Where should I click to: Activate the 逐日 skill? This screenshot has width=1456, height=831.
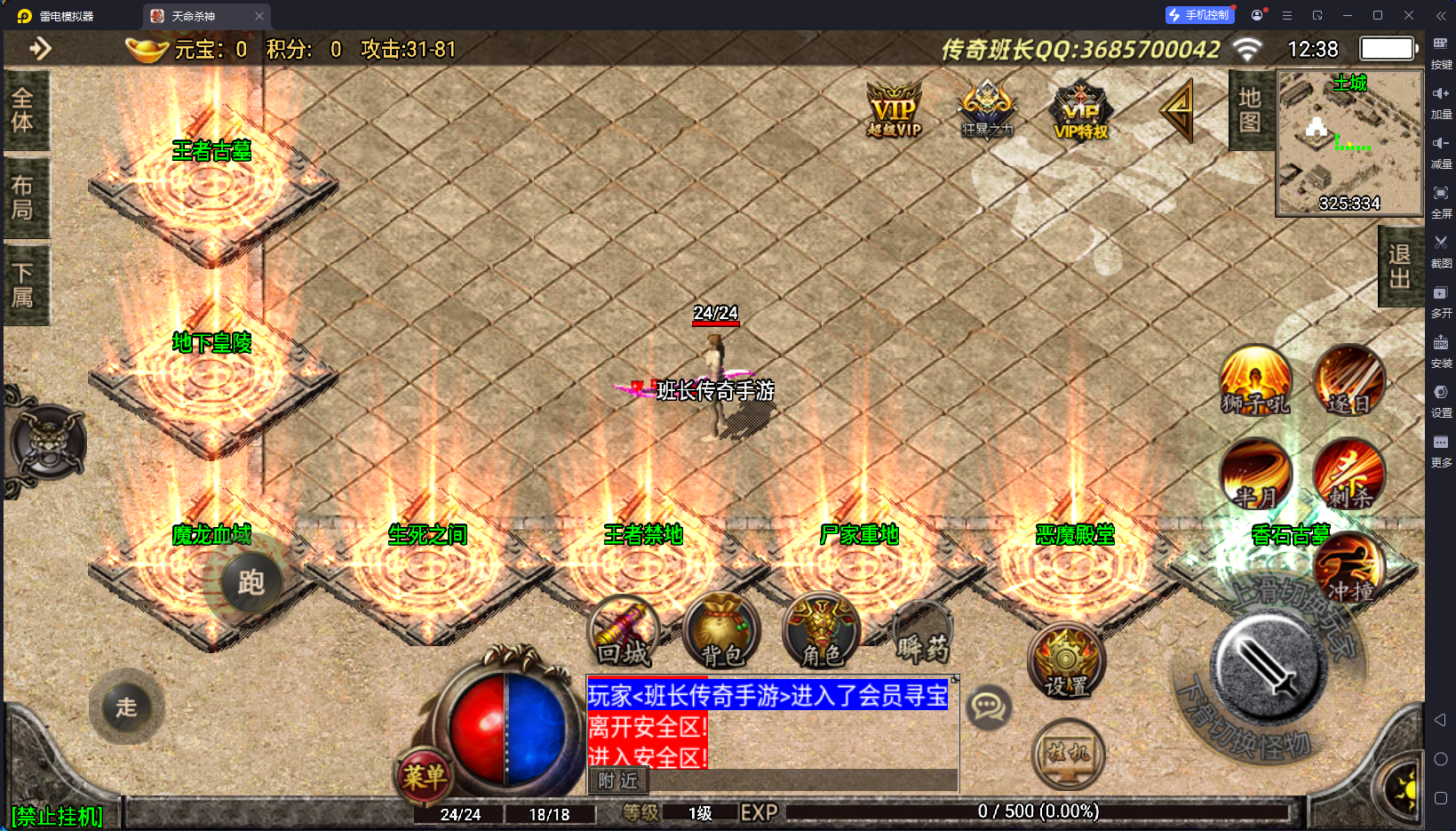[1349, 382]
